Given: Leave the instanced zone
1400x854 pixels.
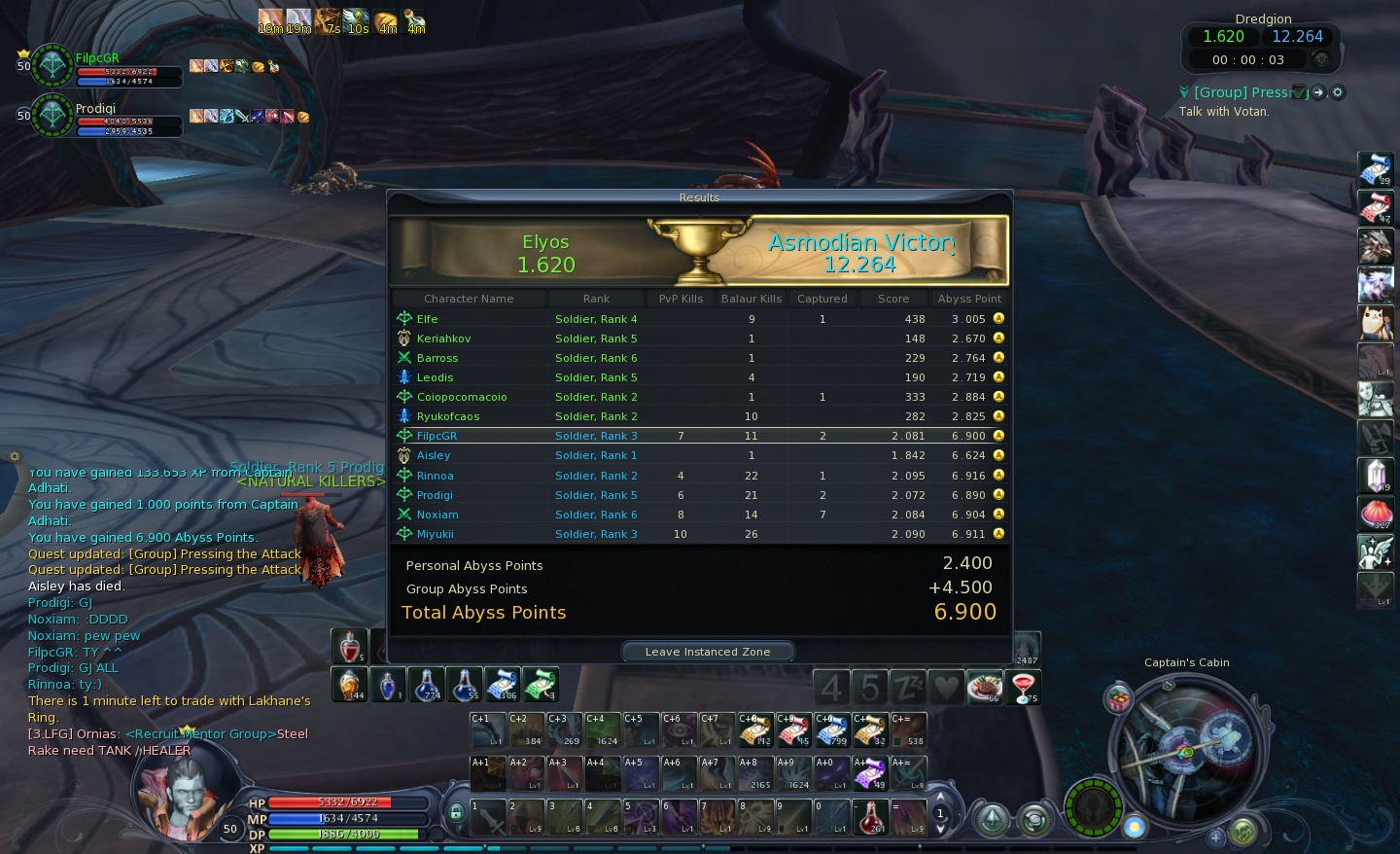Looking at the screenshot, I should (x=707, y=652).
